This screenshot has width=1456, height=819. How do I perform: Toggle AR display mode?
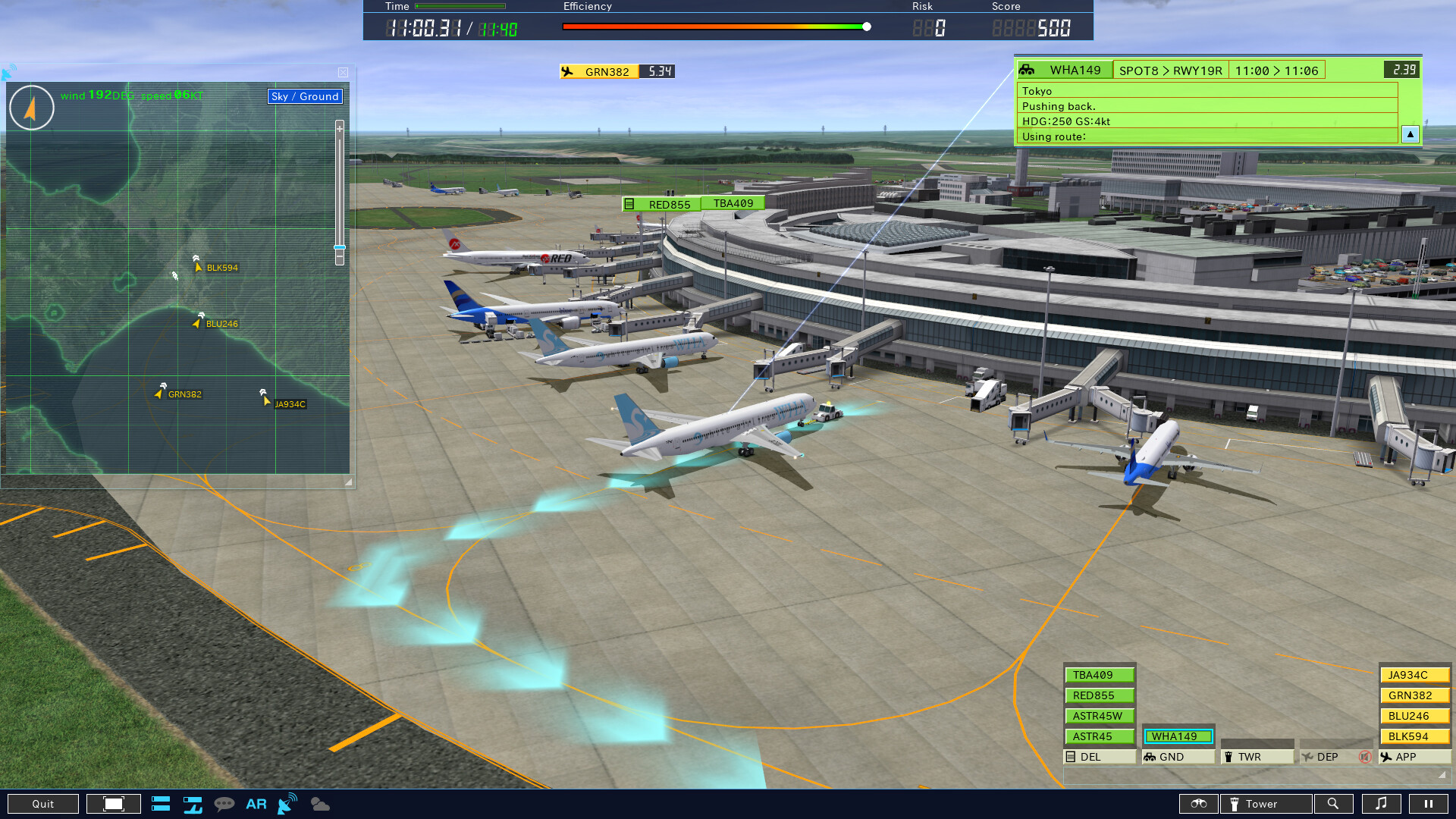[x=256, y=804]
